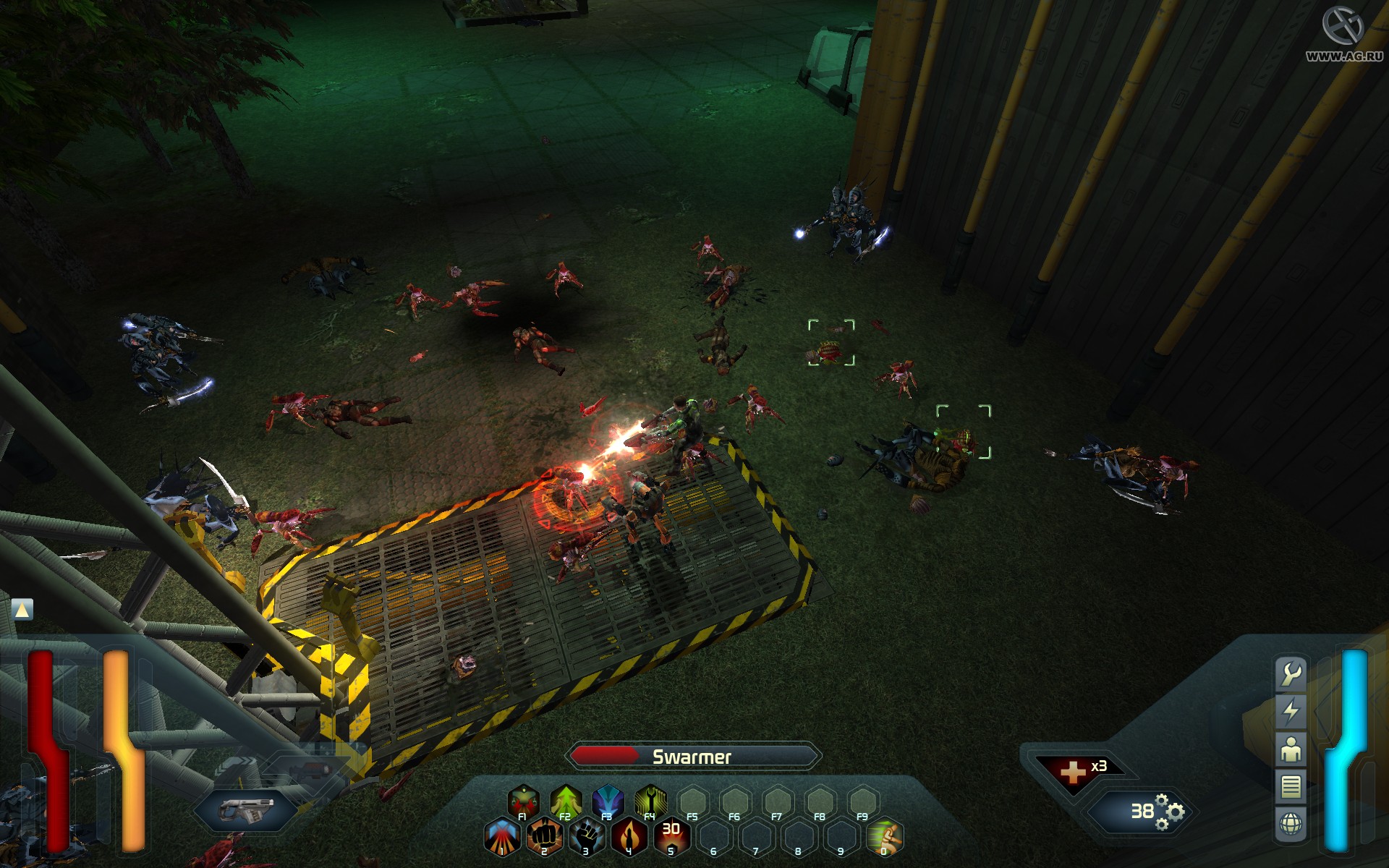1389x868 pixels.
Task: Activate the F4 wrench circuit ability
Action: 650,801
